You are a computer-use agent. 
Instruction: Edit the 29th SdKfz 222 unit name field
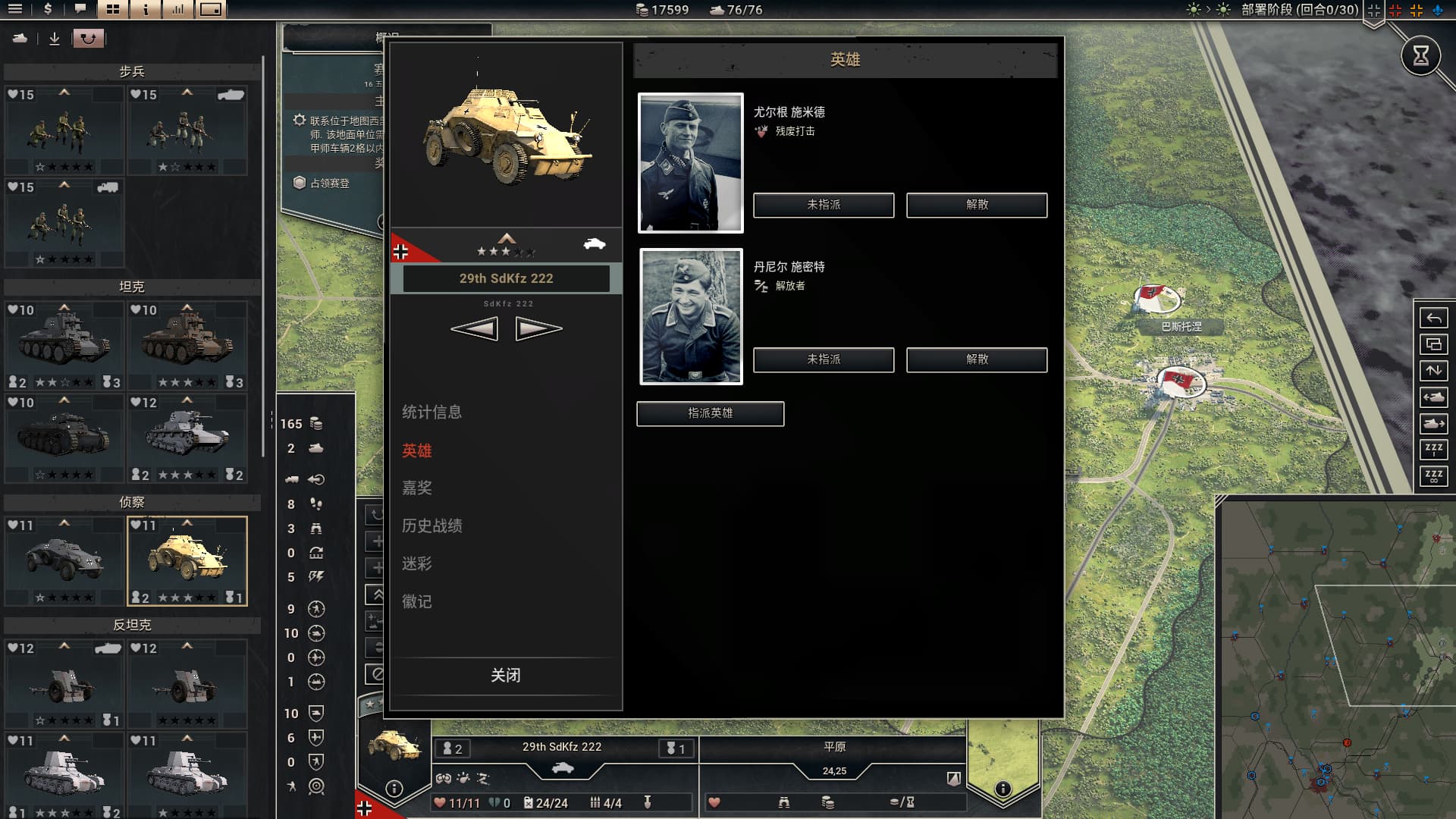pyautogui.click(x=506, y=278)
